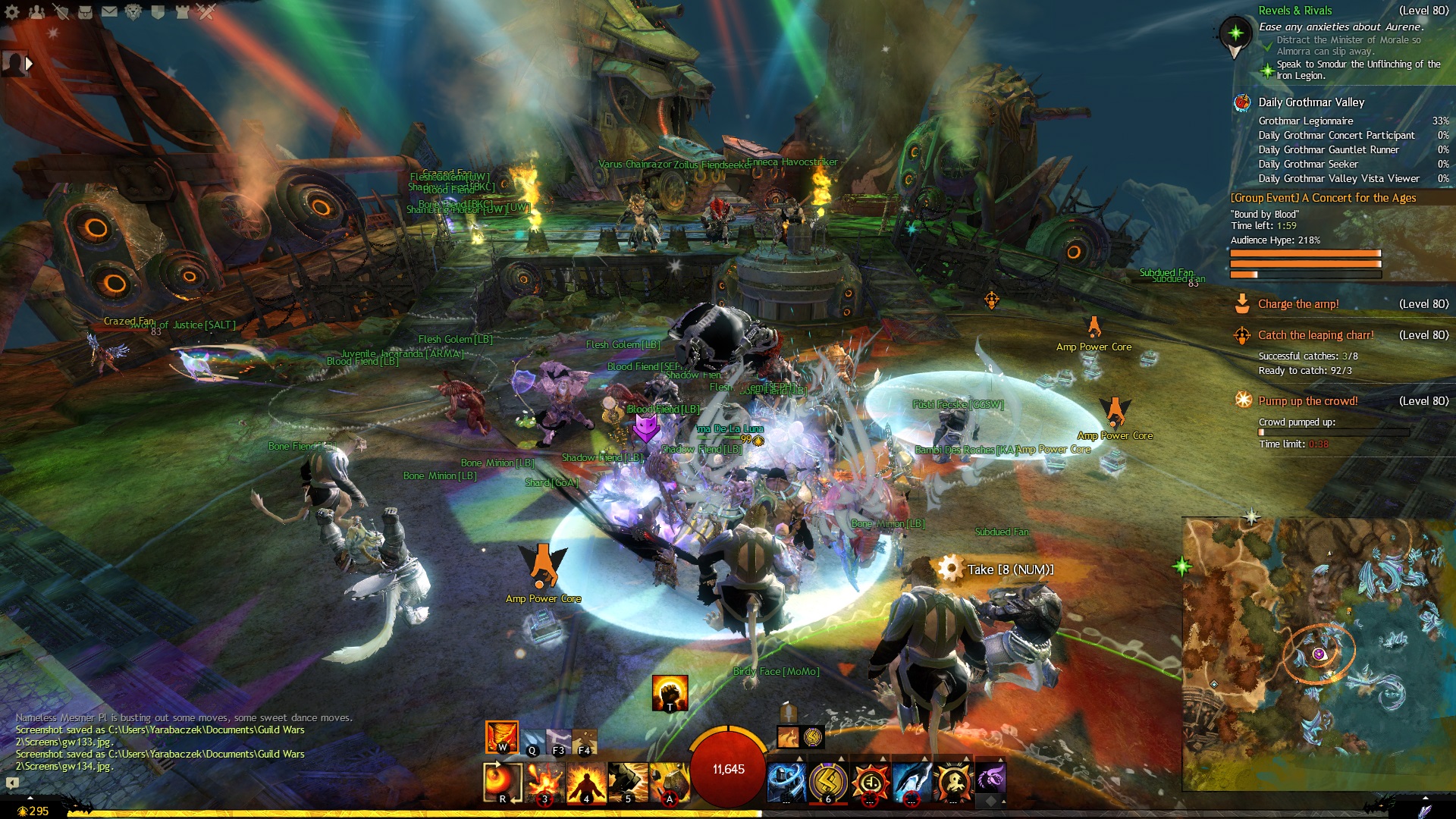1456x819 pixels.
Task: Click the minimap
Action: pos(1318,654)
